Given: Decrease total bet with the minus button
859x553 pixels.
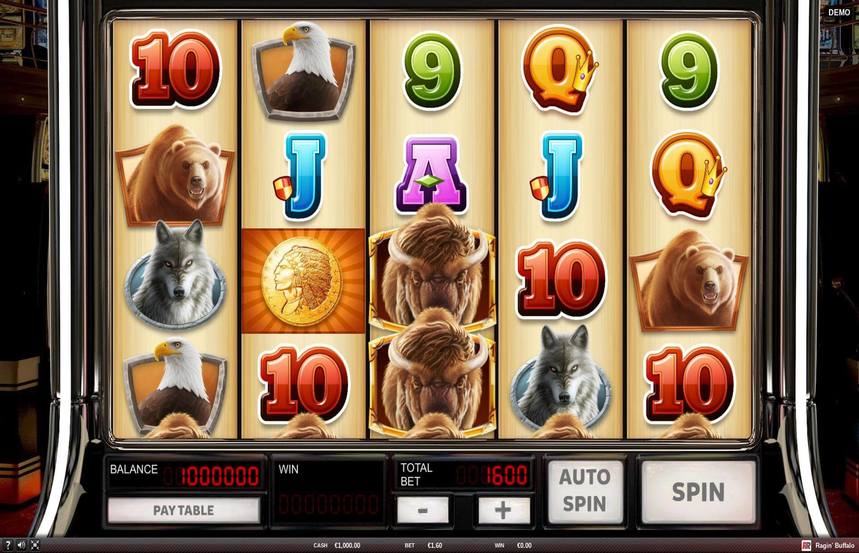Looking at the screenshot, I should (422, 510).
